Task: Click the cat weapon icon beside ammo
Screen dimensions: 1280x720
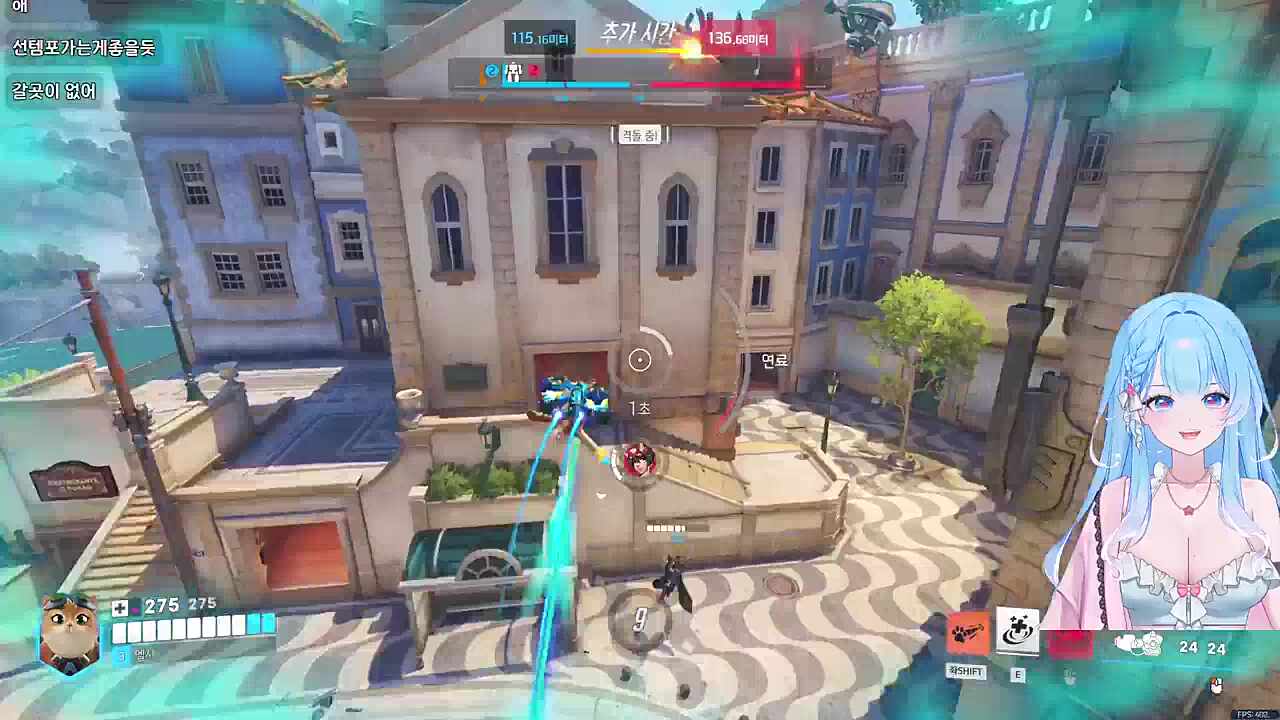Action: coord(1137,645)
